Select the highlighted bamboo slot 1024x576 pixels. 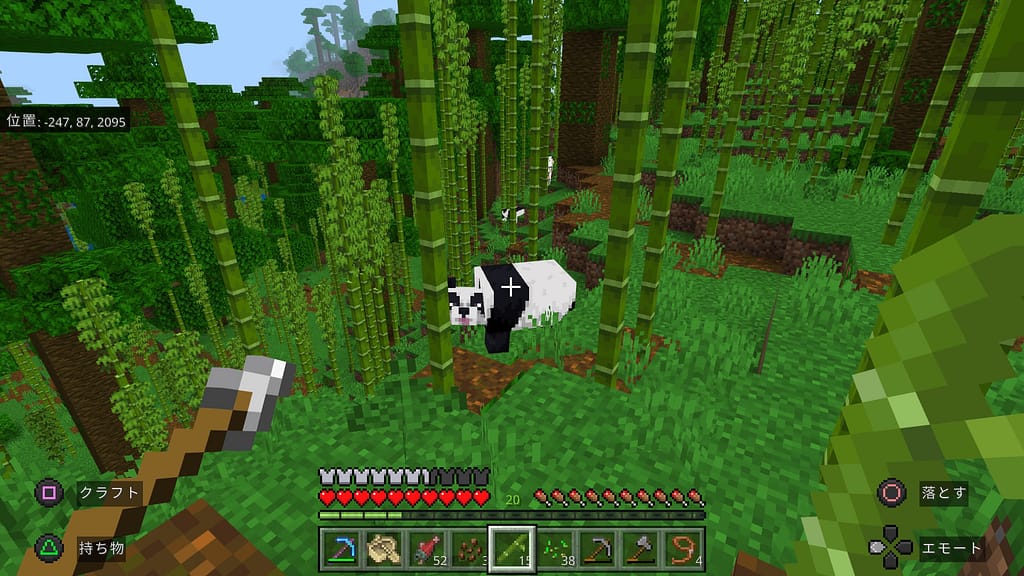point(512,548)
